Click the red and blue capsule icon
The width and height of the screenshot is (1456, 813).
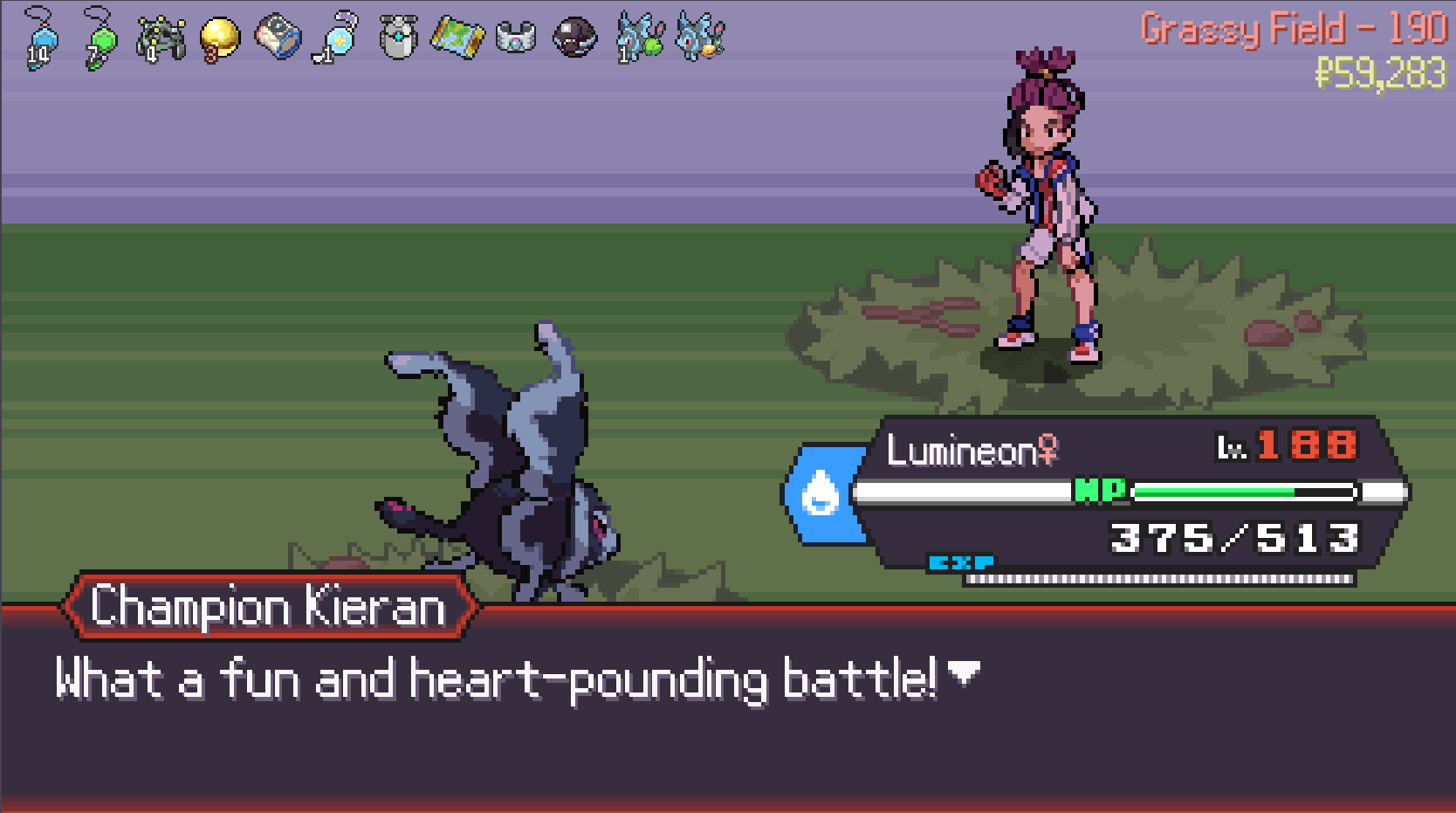[278, 38]
